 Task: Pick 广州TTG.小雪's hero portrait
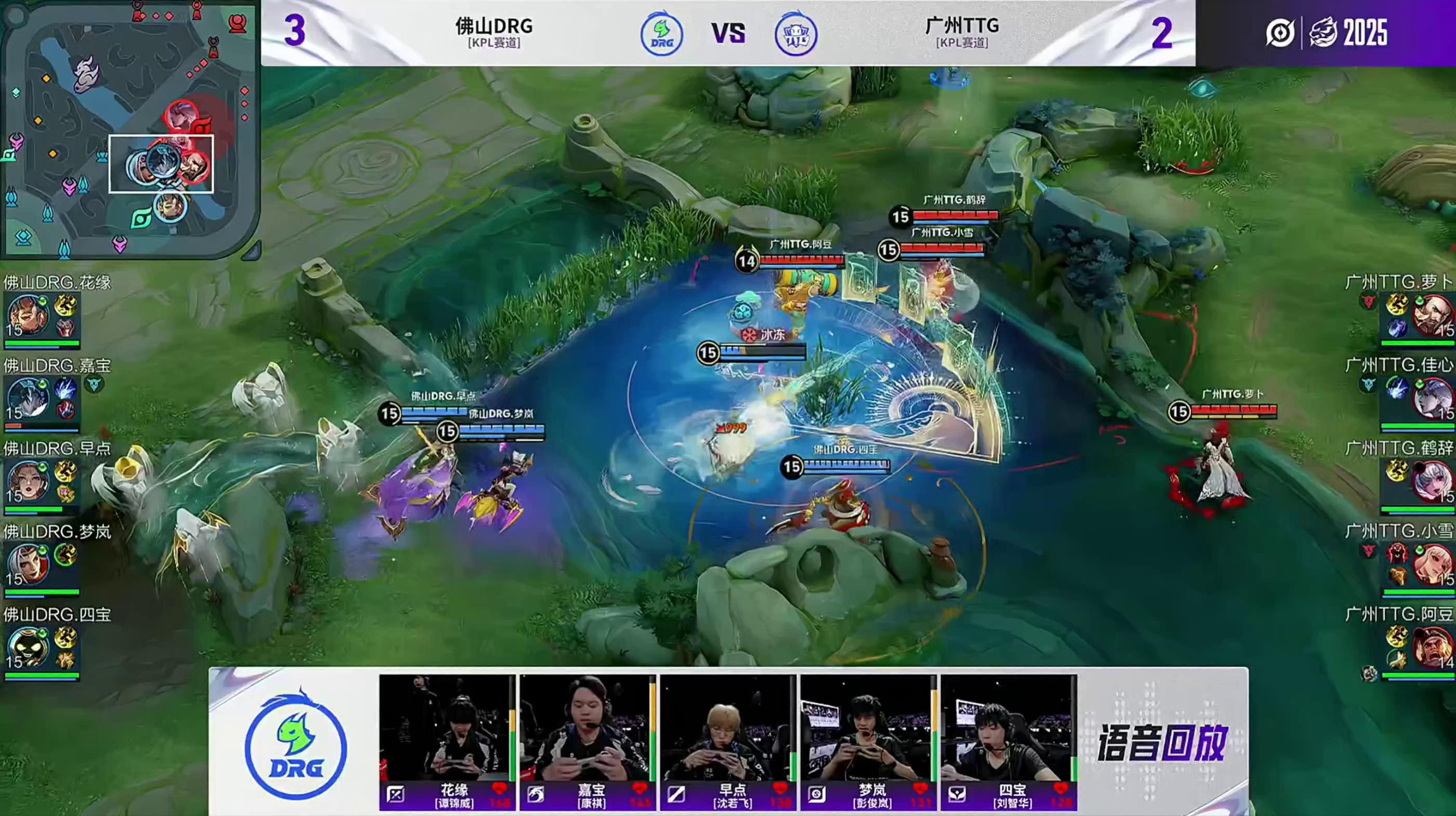[1432, 564]
